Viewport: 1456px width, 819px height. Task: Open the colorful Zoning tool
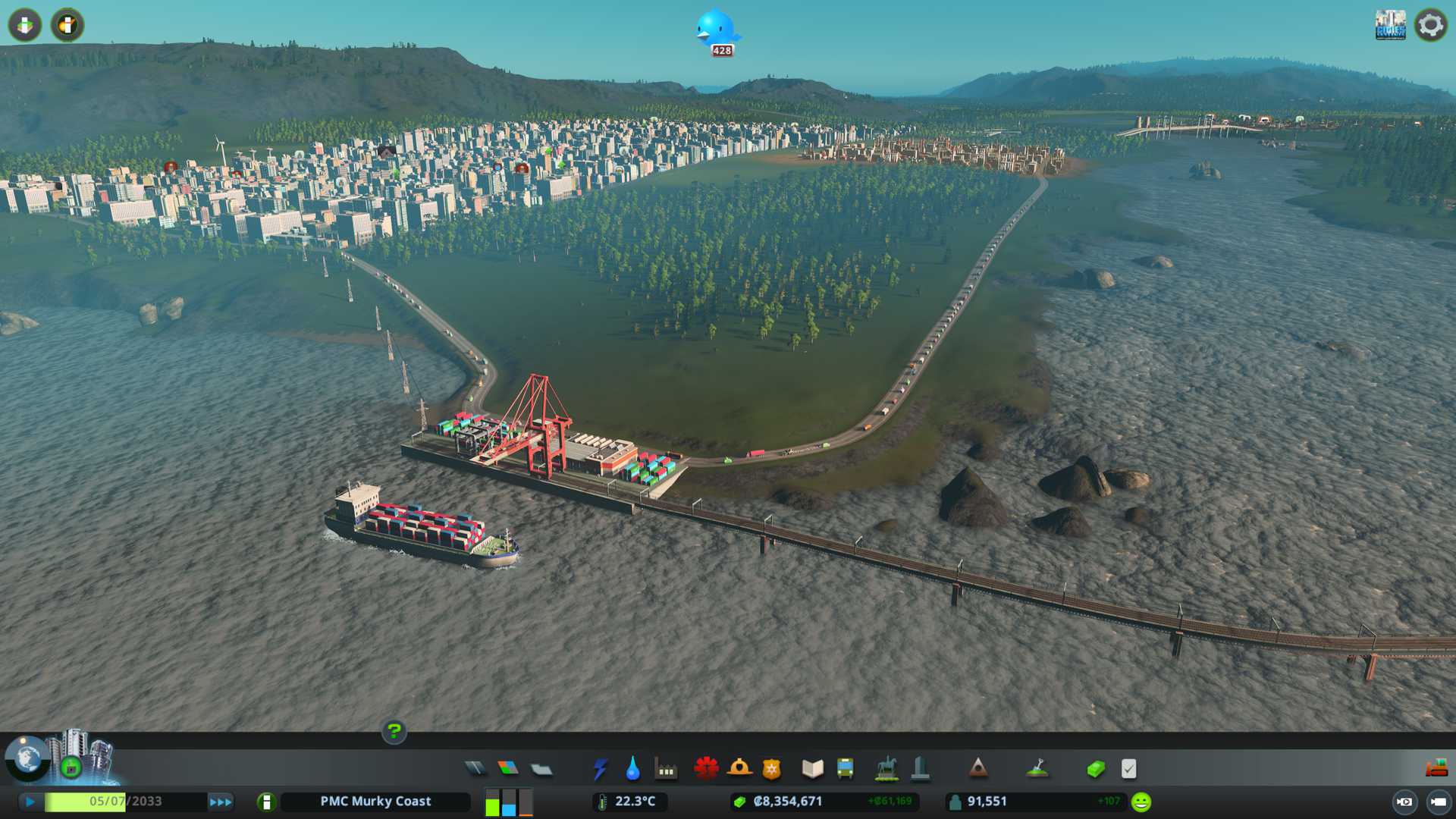coord(508,769)
